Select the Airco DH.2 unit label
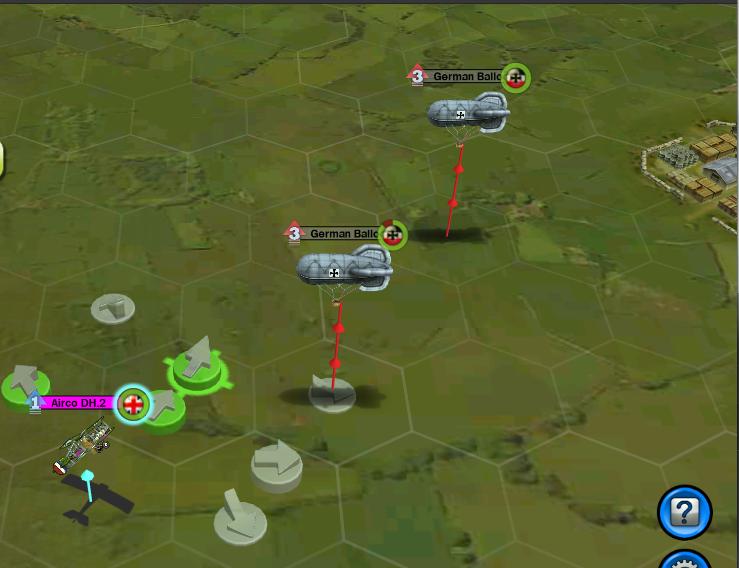 78,403
